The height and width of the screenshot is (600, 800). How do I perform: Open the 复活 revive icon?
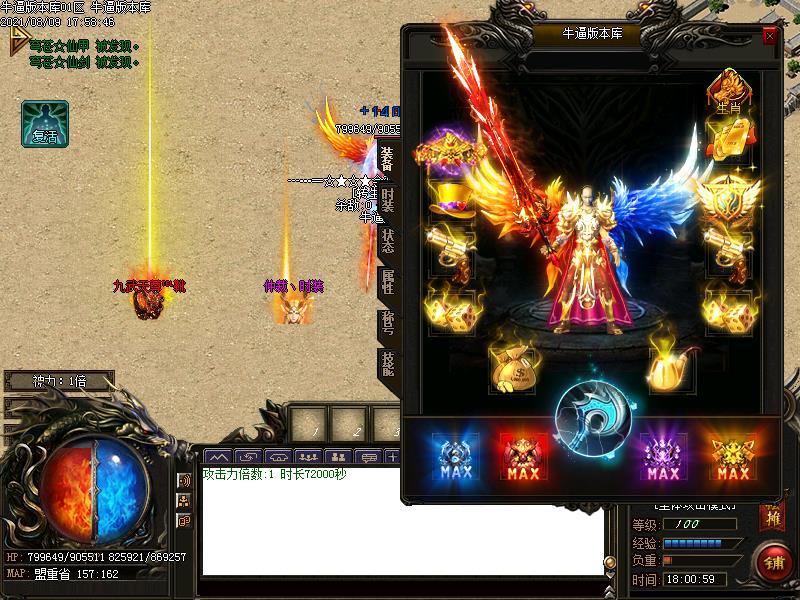[45, 124]
